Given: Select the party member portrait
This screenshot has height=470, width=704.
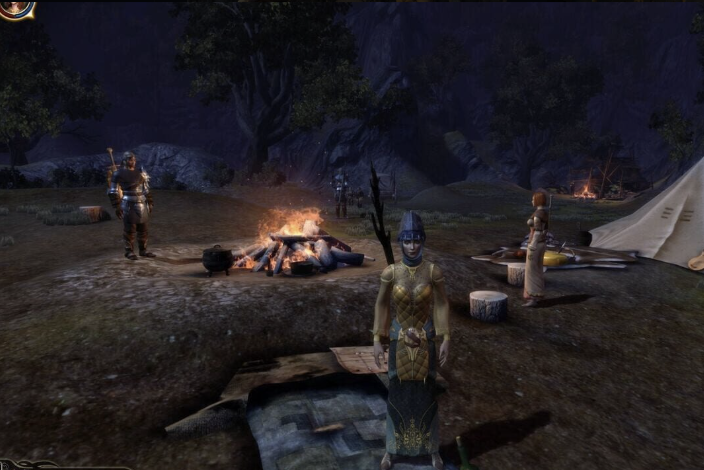Looking at the screenshot, I should tap(14, 8).
